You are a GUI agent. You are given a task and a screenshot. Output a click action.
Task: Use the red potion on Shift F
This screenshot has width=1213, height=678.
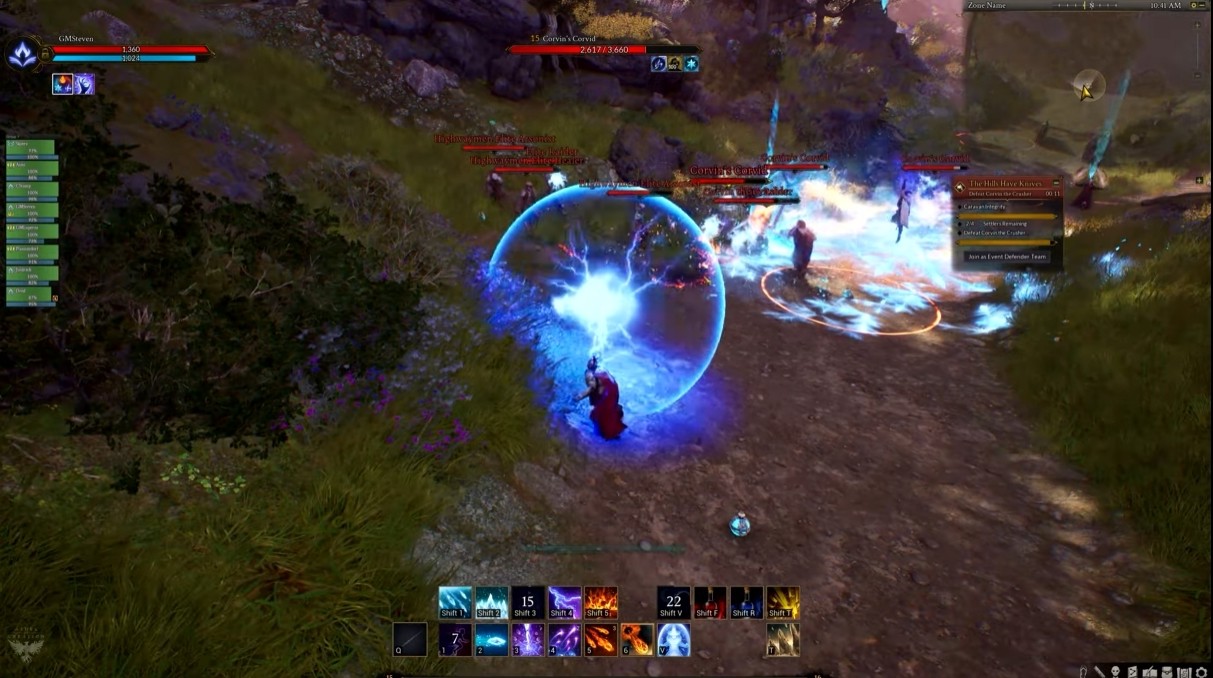click(x=710, y=602)
